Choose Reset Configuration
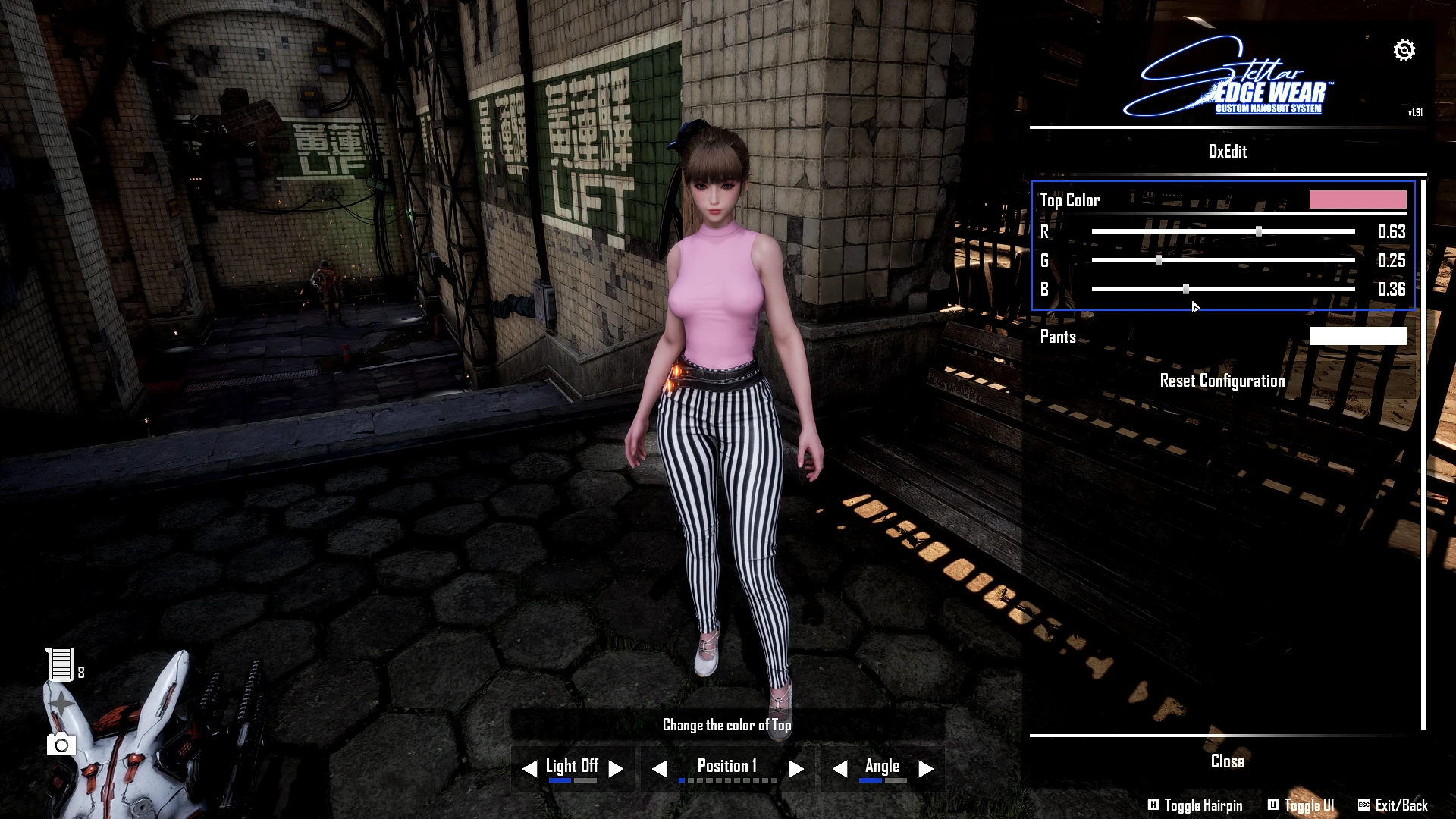 tap(1222, 381)
